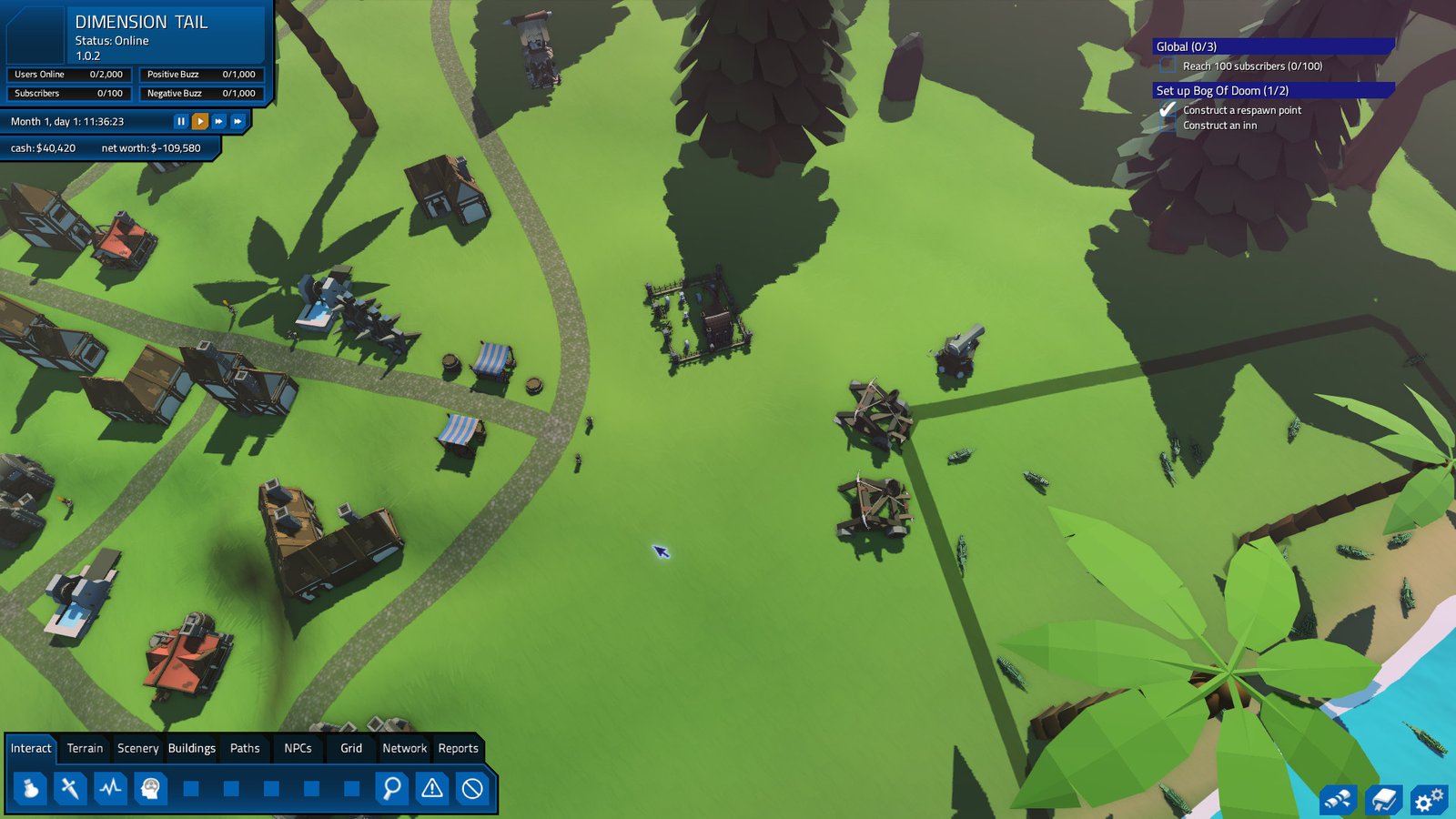This screenshot has height=819, width=1456.
Task: Switch to the Buildings tab
Action: (x=192, y=748)
